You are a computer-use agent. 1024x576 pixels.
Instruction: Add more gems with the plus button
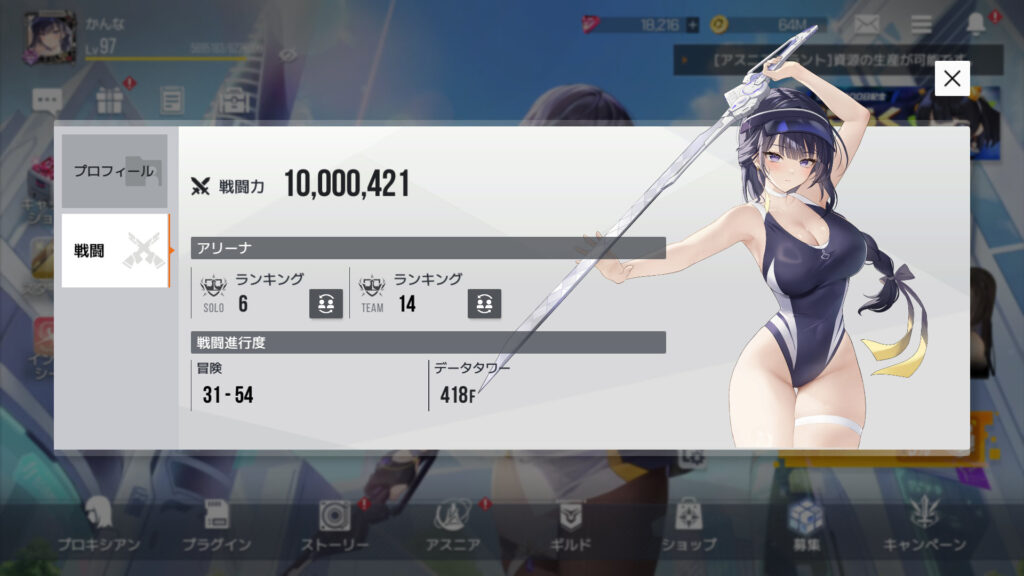[692, 24]
